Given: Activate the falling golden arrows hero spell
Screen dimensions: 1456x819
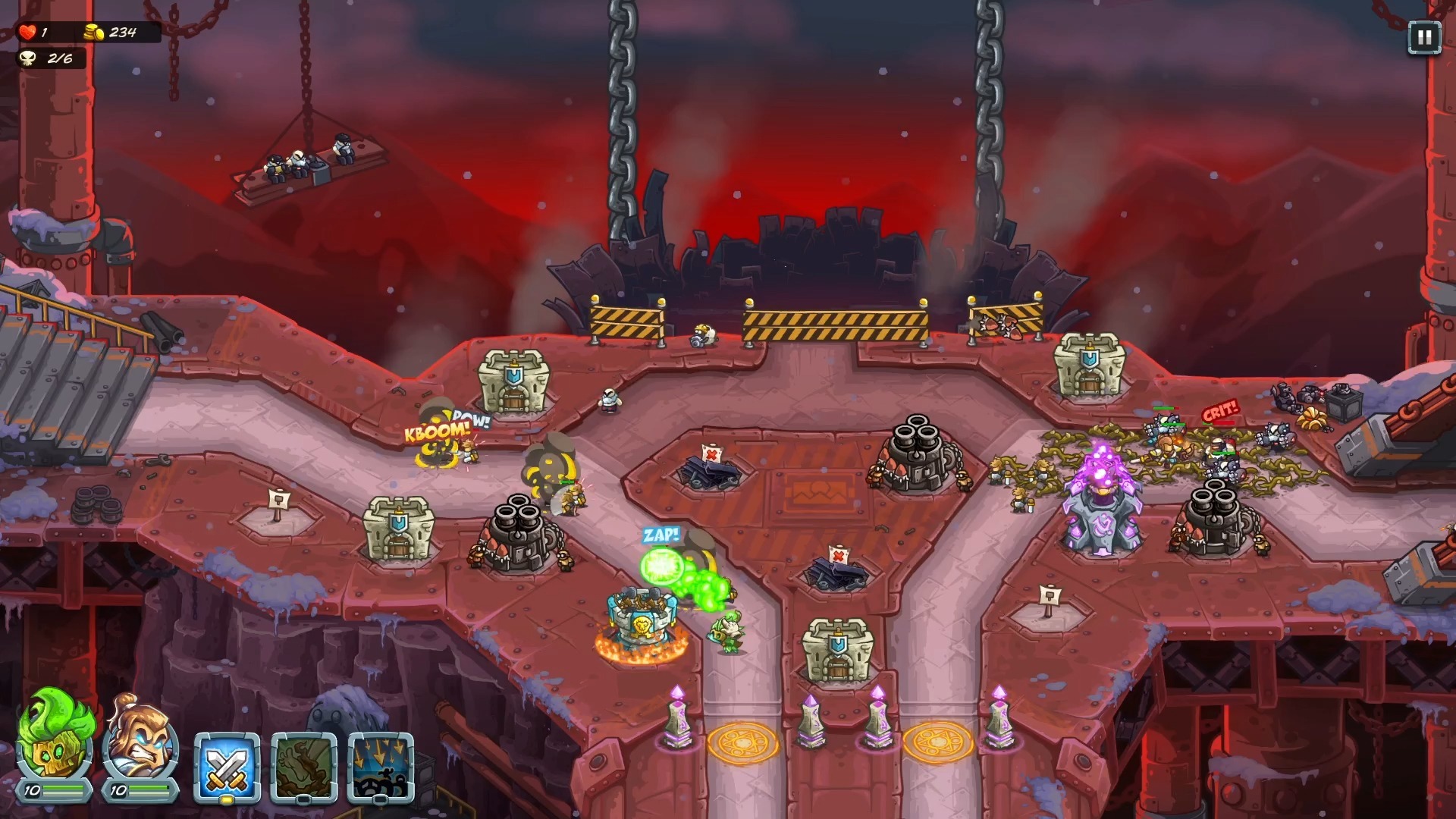Looking at the screenshot, I should point(381,767).
